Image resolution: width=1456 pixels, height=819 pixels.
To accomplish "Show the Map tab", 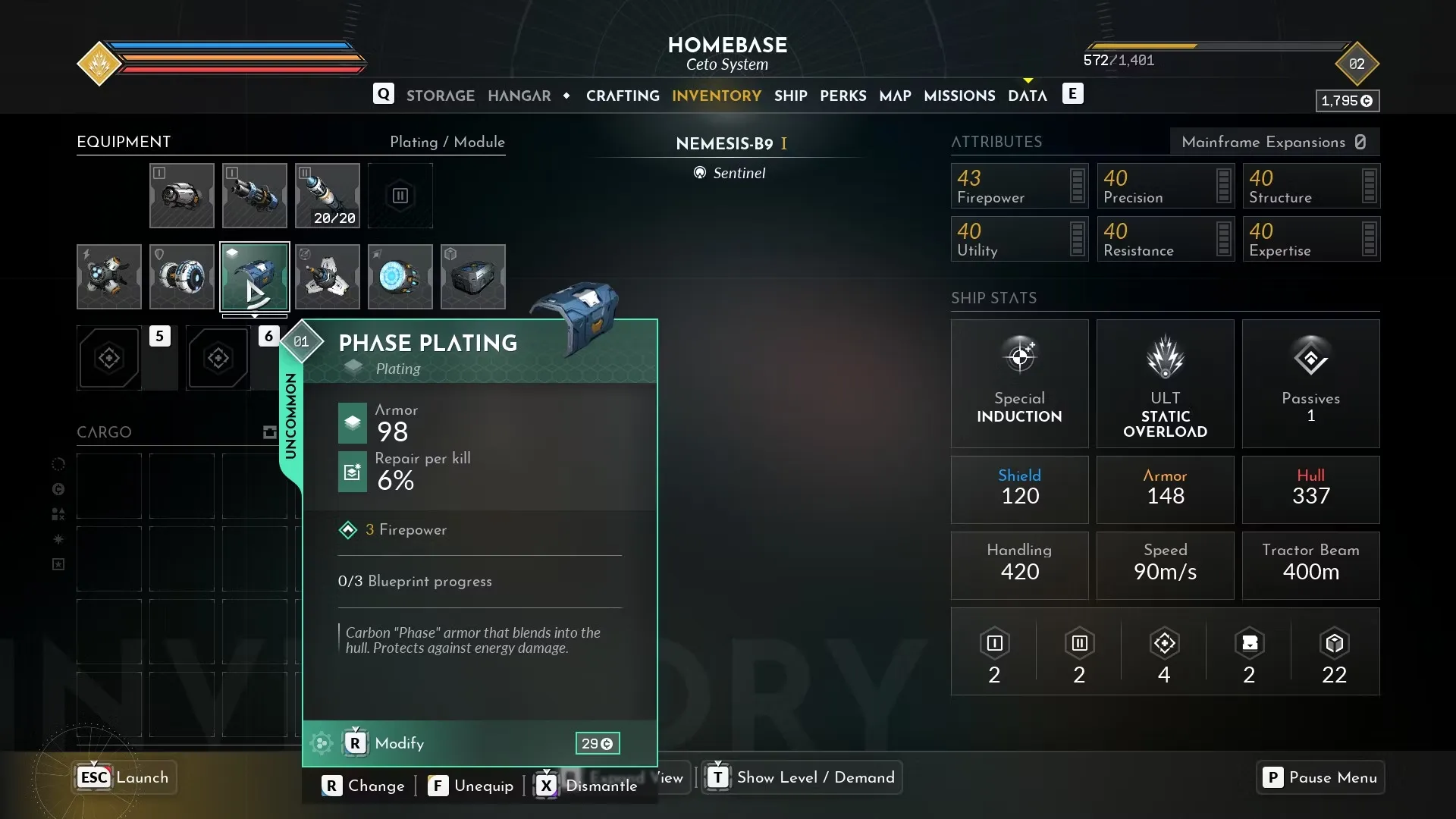I will click(x=895, y=96).
